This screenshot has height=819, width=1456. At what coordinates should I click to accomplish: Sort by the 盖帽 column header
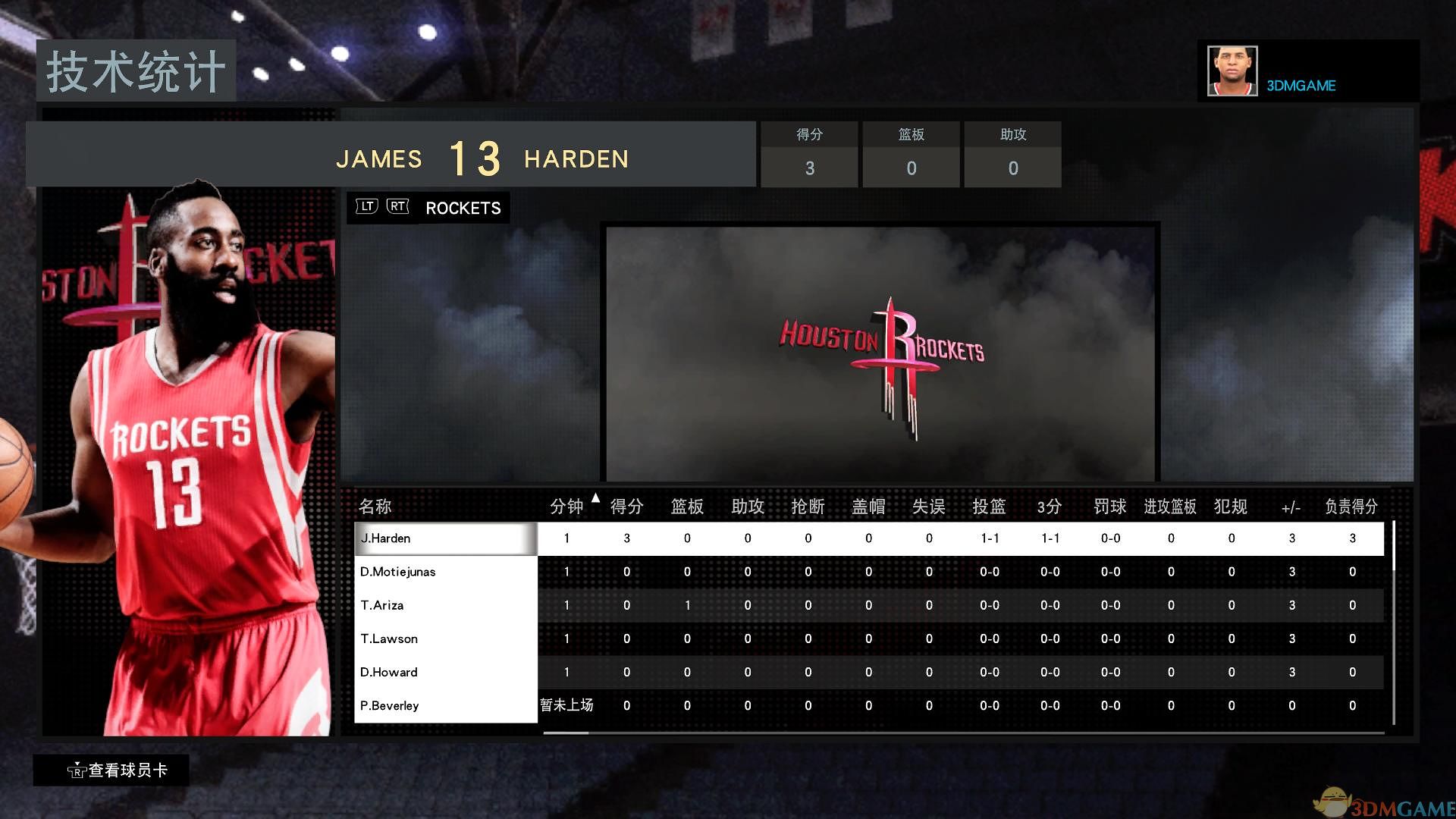[868, 506]
